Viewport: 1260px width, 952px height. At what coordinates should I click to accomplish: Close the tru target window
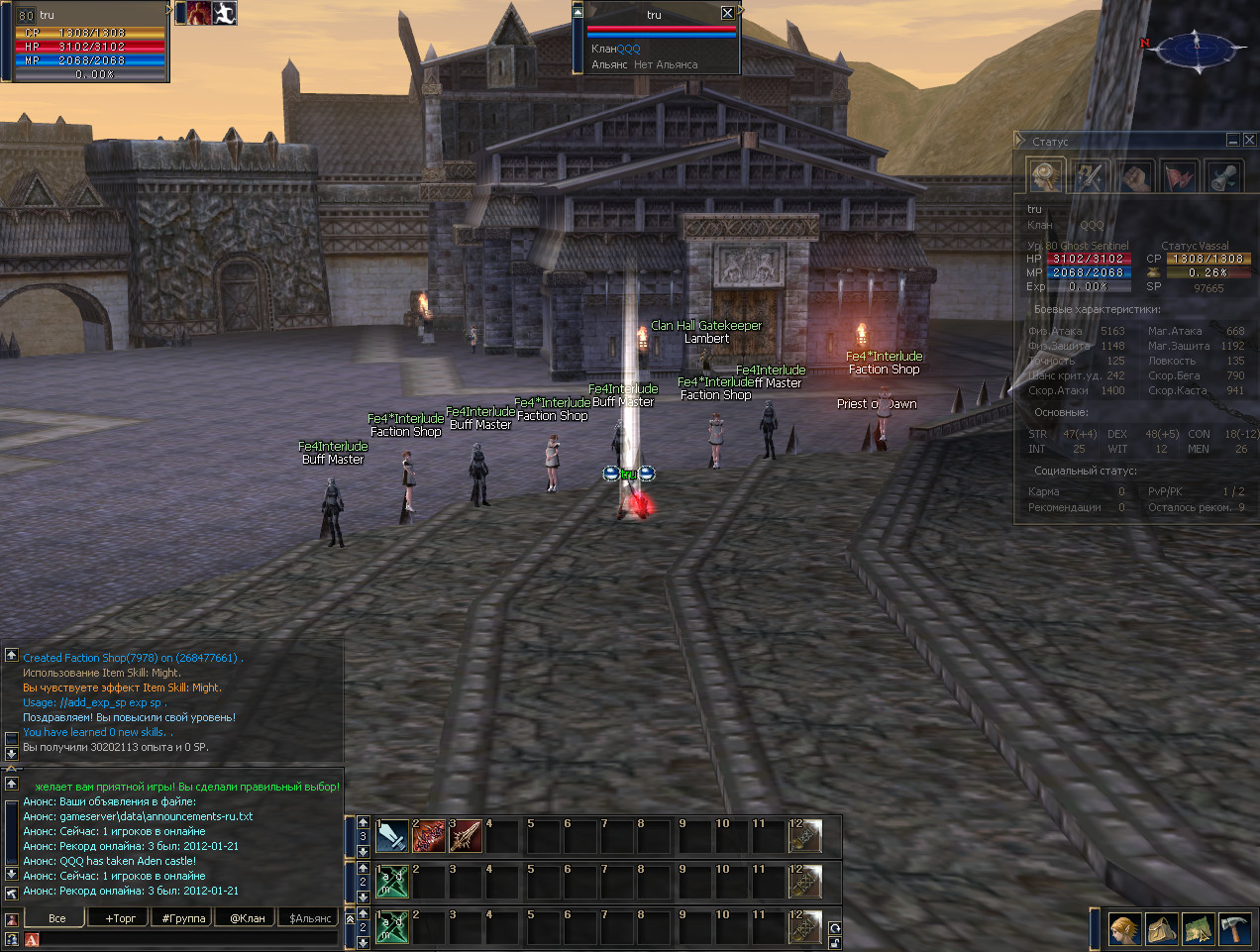coord(727,13)
